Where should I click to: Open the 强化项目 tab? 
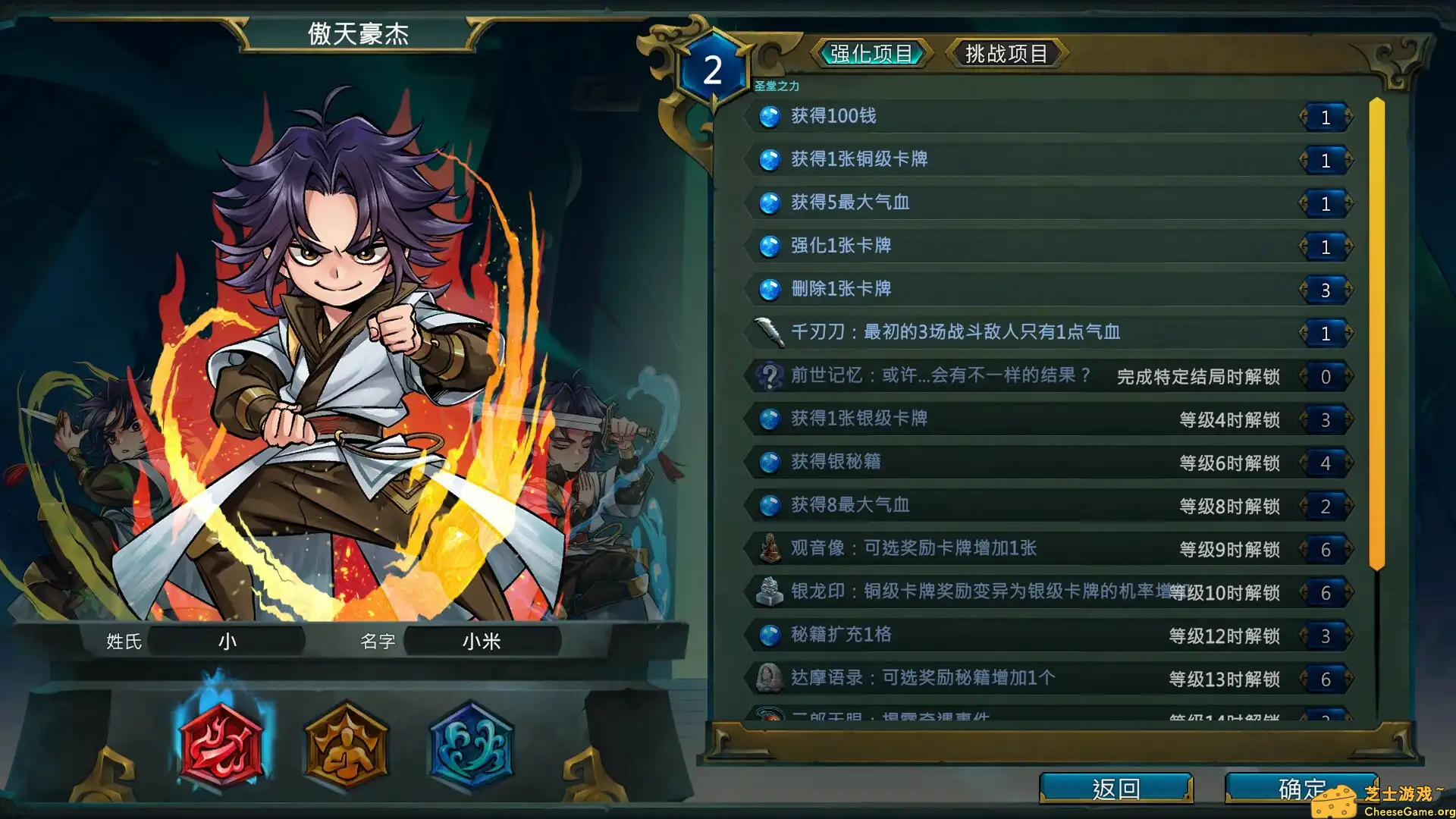point(871,53)
